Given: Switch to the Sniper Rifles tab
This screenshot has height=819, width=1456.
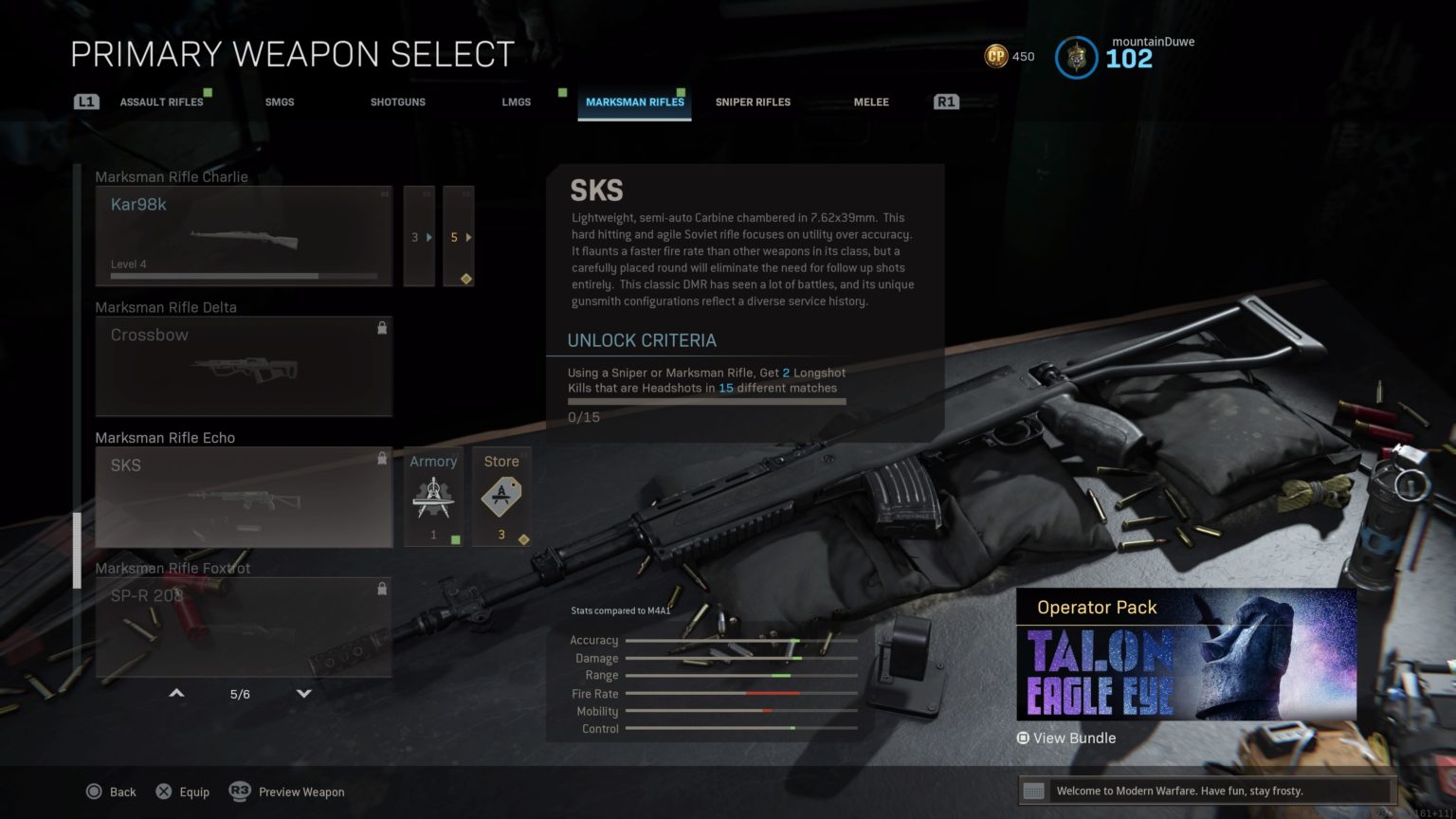Looking at the screenshot, I should 753,101.
